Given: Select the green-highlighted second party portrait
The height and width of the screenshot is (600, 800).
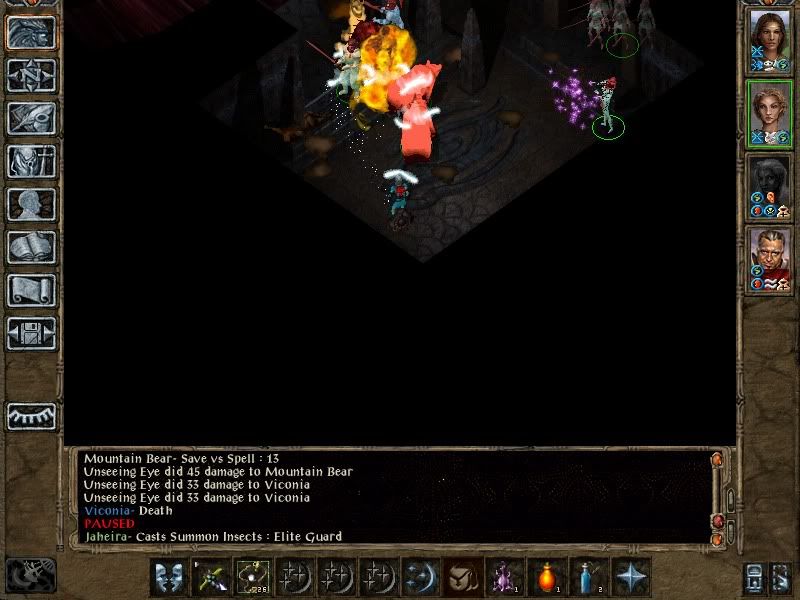Looking at the screenshot, I should coord(769,112).
